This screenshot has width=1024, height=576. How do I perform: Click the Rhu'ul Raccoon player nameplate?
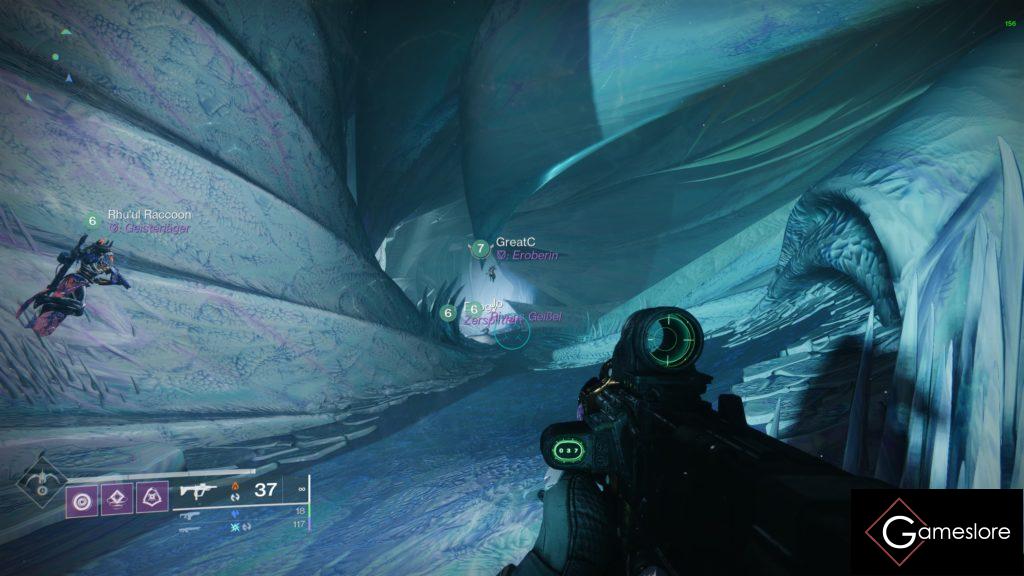pyautogui.click(x=148, y=215)
